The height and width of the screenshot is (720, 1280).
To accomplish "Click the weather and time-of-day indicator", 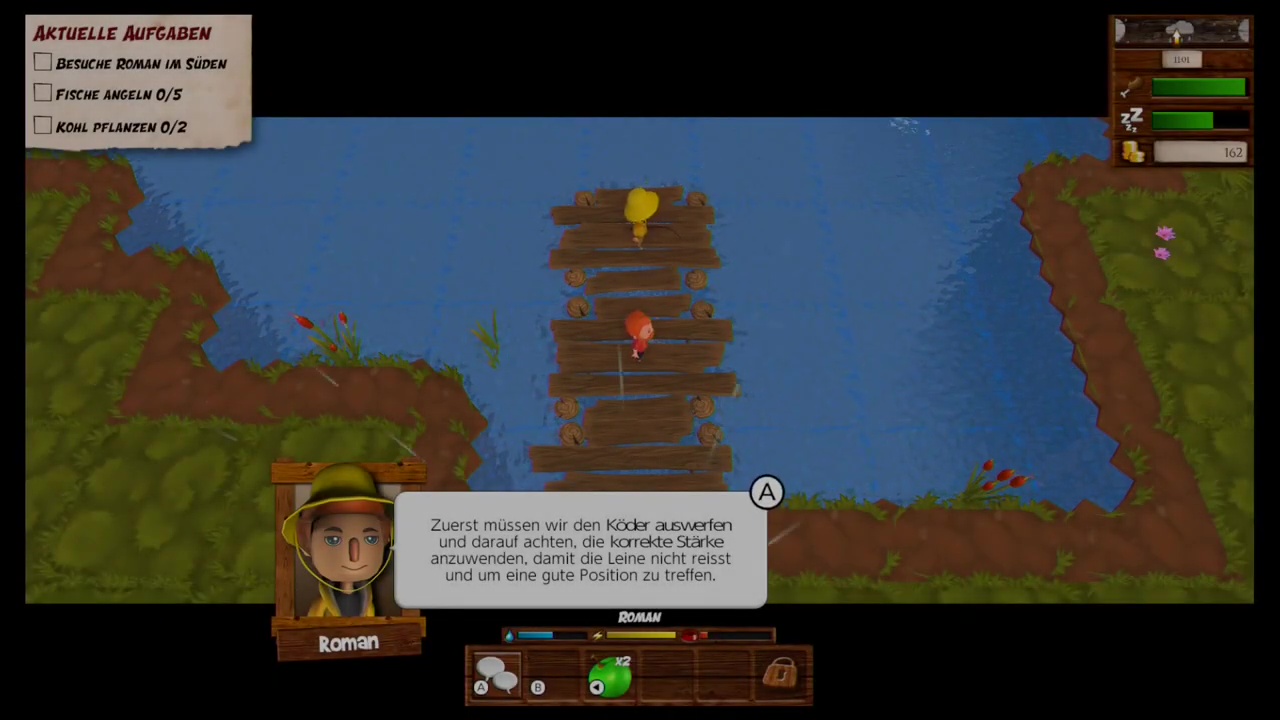I will [1182, 32].
